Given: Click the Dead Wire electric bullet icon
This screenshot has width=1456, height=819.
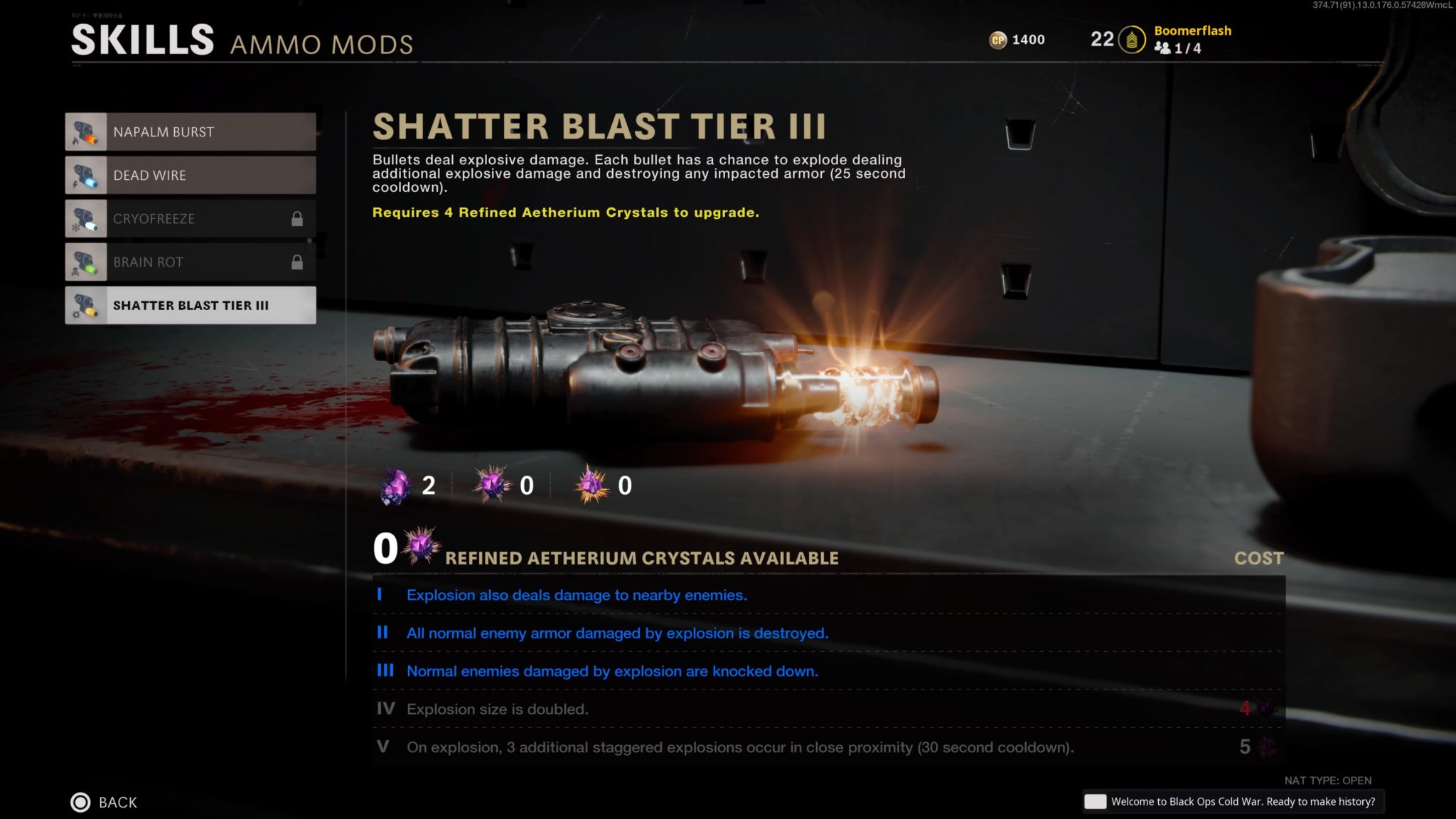Looking at the screenshot, I should [87, 175].
